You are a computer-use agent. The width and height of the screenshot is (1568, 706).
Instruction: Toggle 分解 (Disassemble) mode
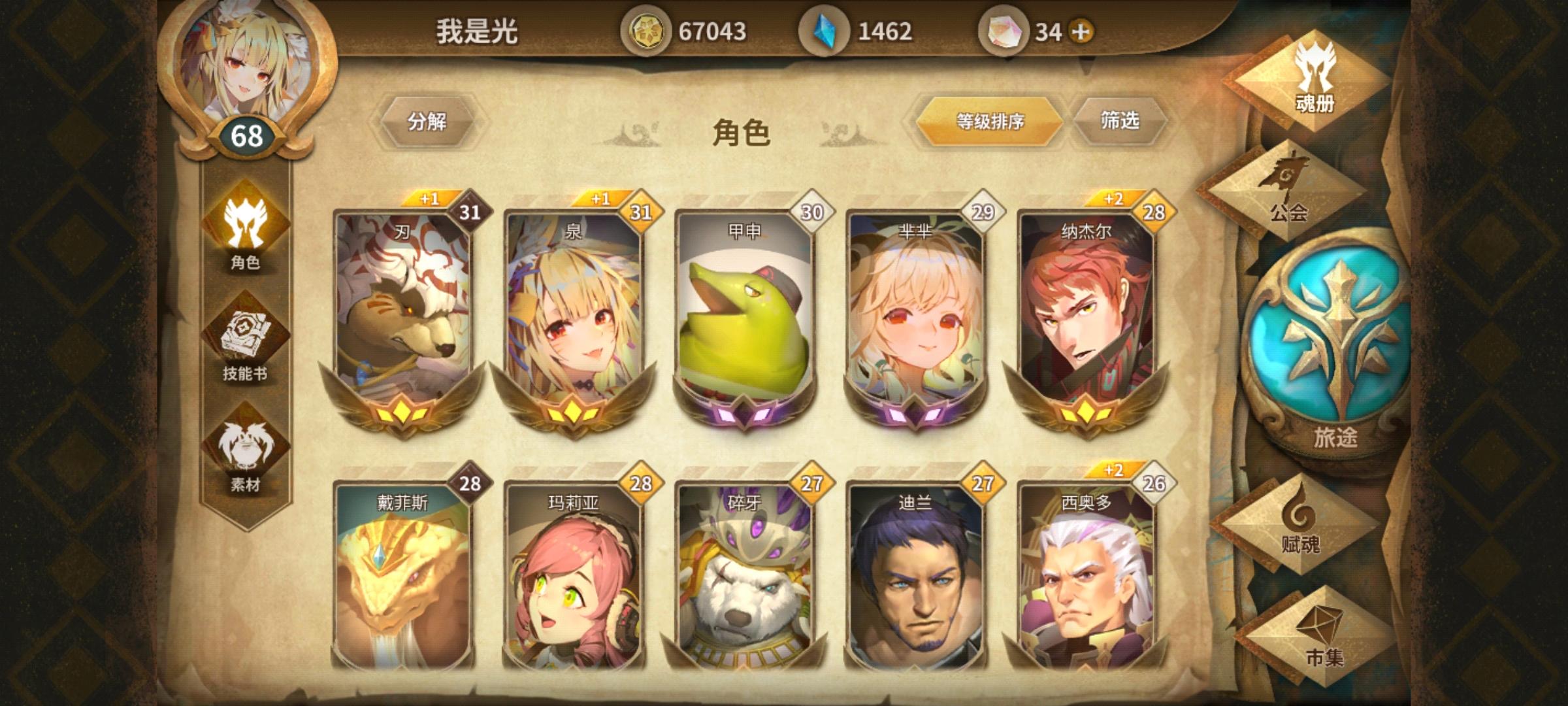click(x=428, y=121)
